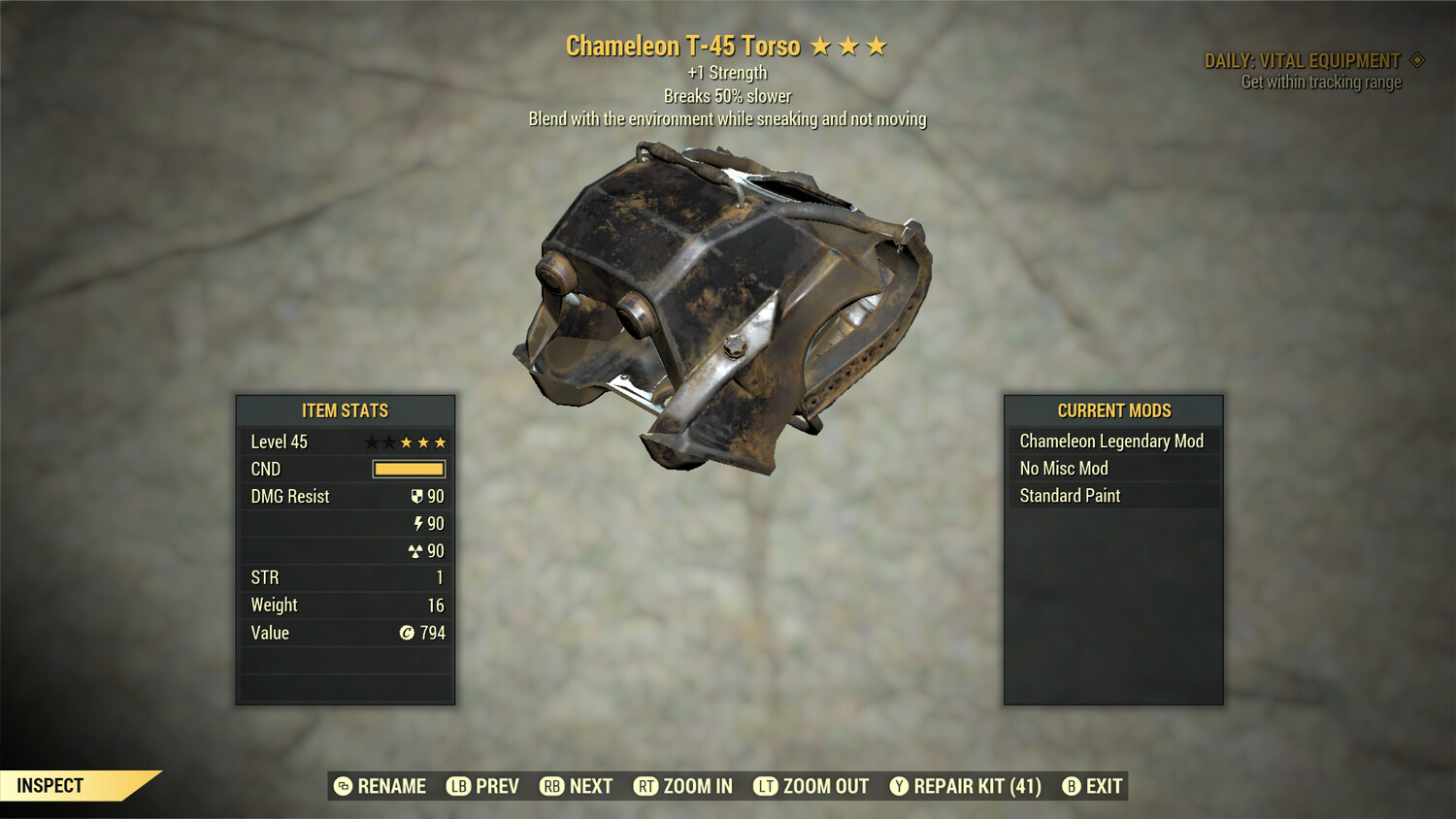This screenshot has height=819, width=1456.
Task: Click the CND condition bar
Action: point(408,469)
